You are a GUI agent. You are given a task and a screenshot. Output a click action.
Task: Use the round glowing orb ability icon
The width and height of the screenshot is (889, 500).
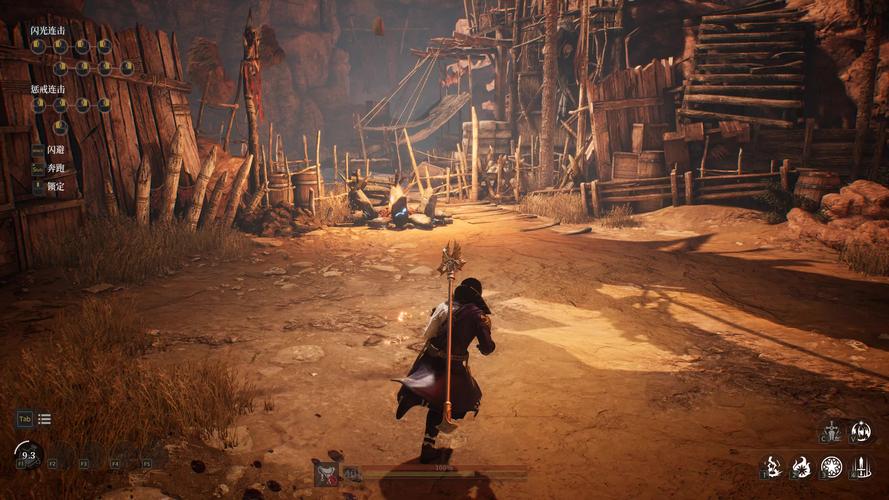pyautogui.click(x=861, y=431)
